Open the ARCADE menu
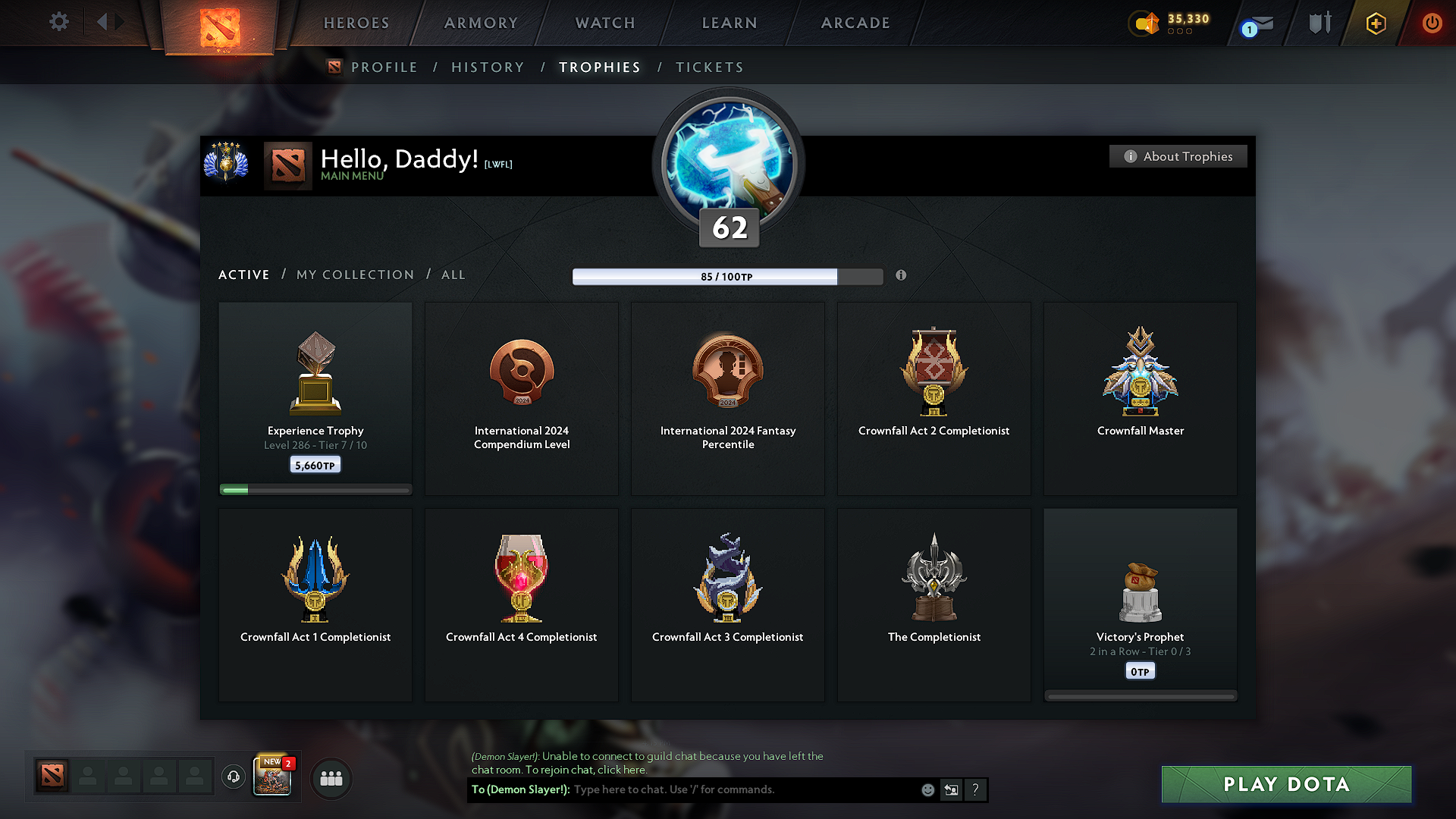 [855, 23]
